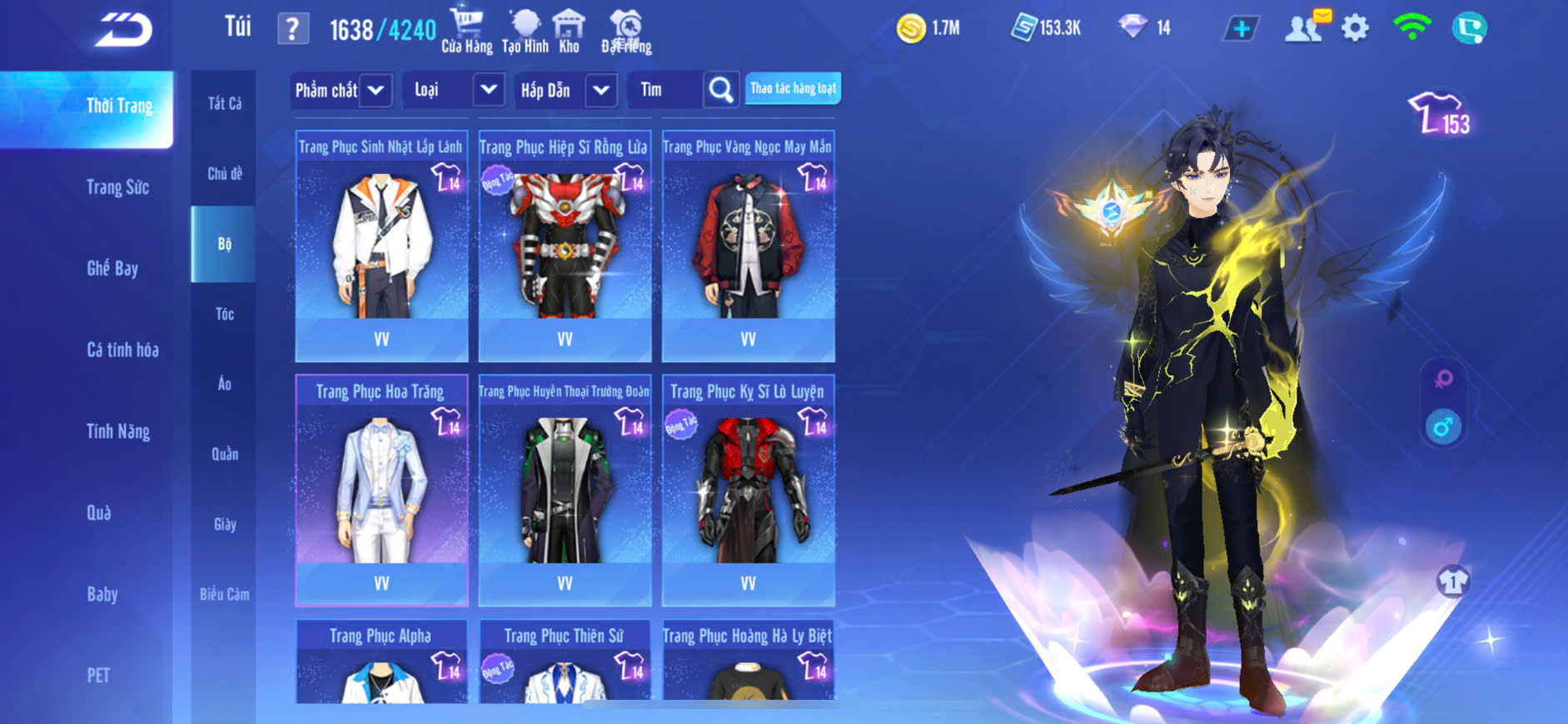Pick the Trang Phục Hiệp Sĩ Rồng Lửa outfit

click(x=565, y=246)
